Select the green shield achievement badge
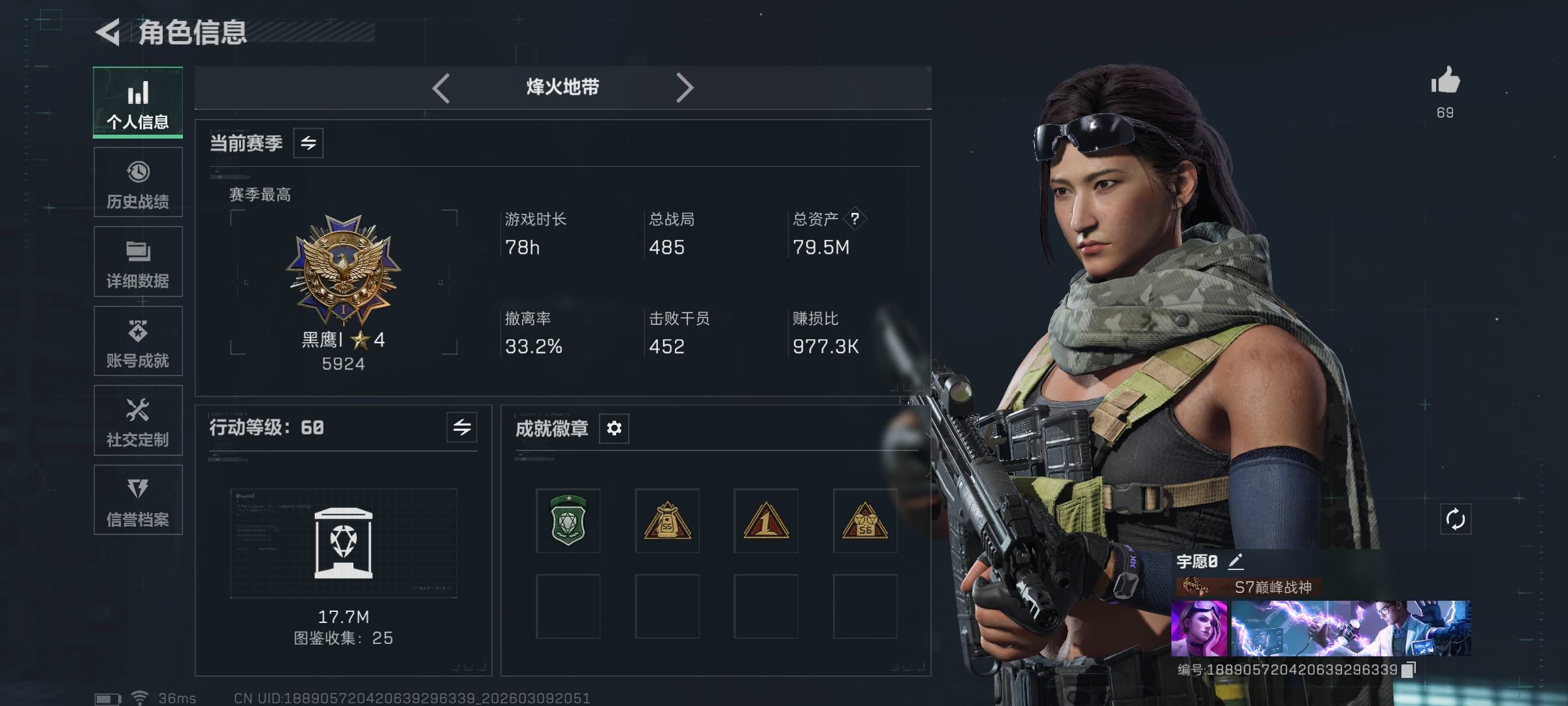The width and height of the screenshot is (1568, 706). pyautogui.click(x=568, y=521)
